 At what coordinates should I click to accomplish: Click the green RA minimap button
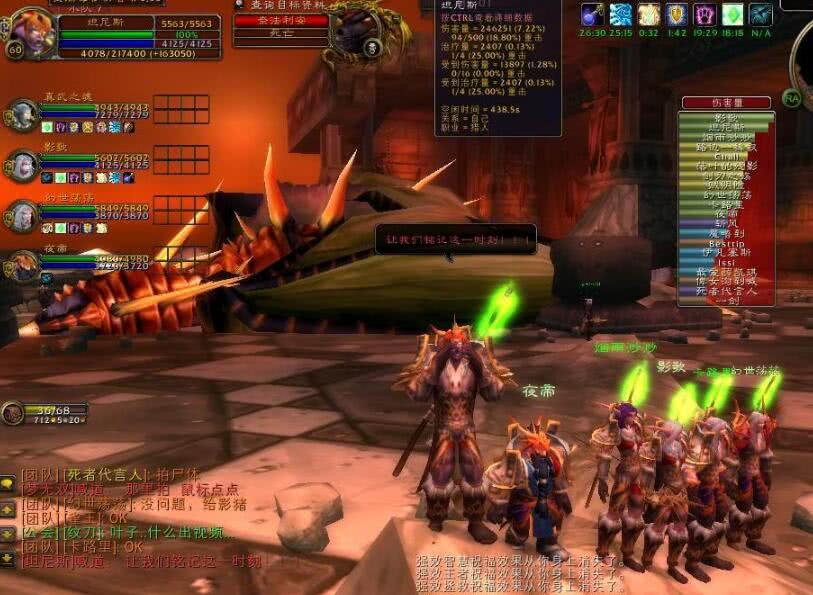(x=792, y=98)
